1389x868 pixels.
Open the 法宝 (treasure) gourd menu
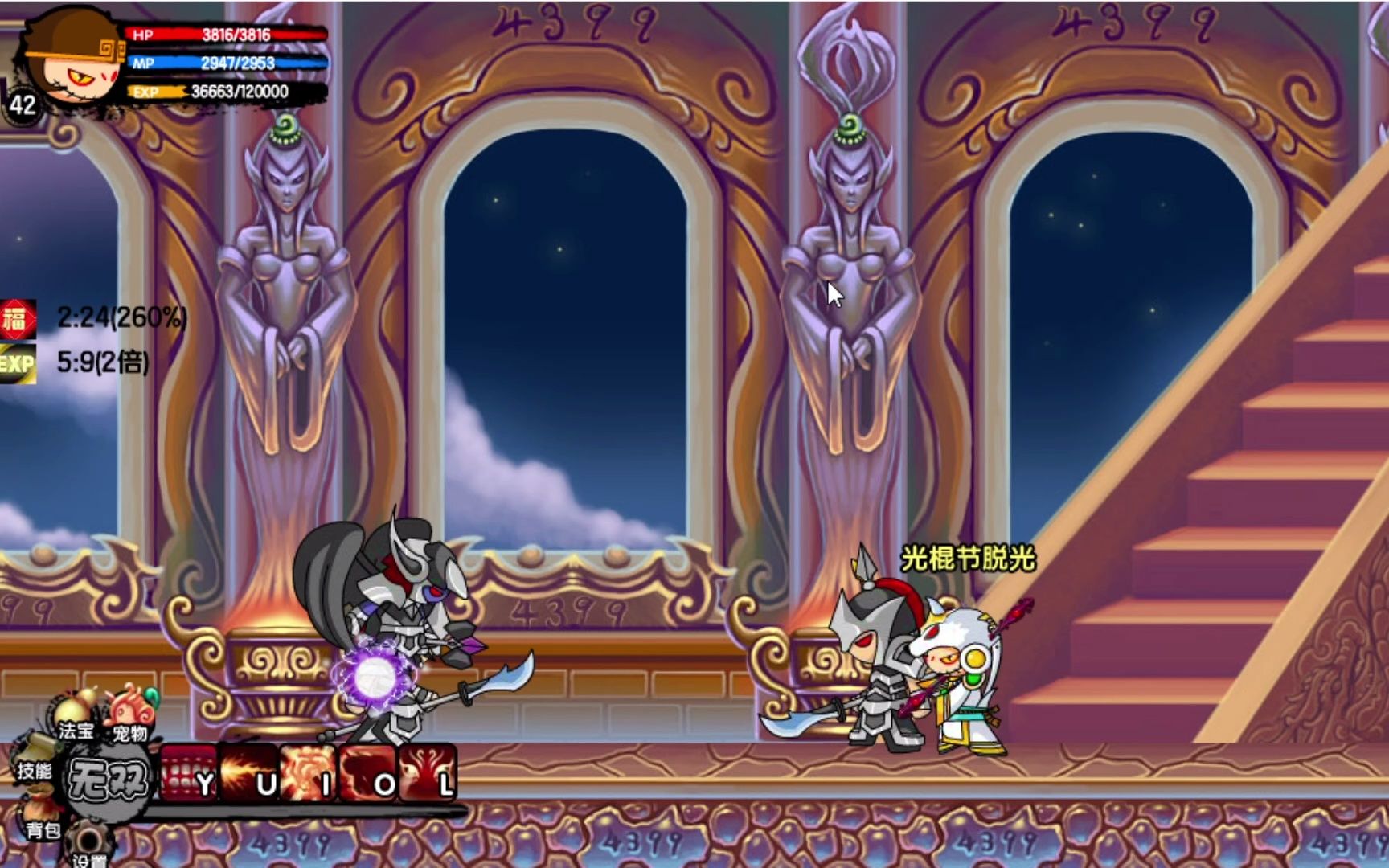coord(75,715)
